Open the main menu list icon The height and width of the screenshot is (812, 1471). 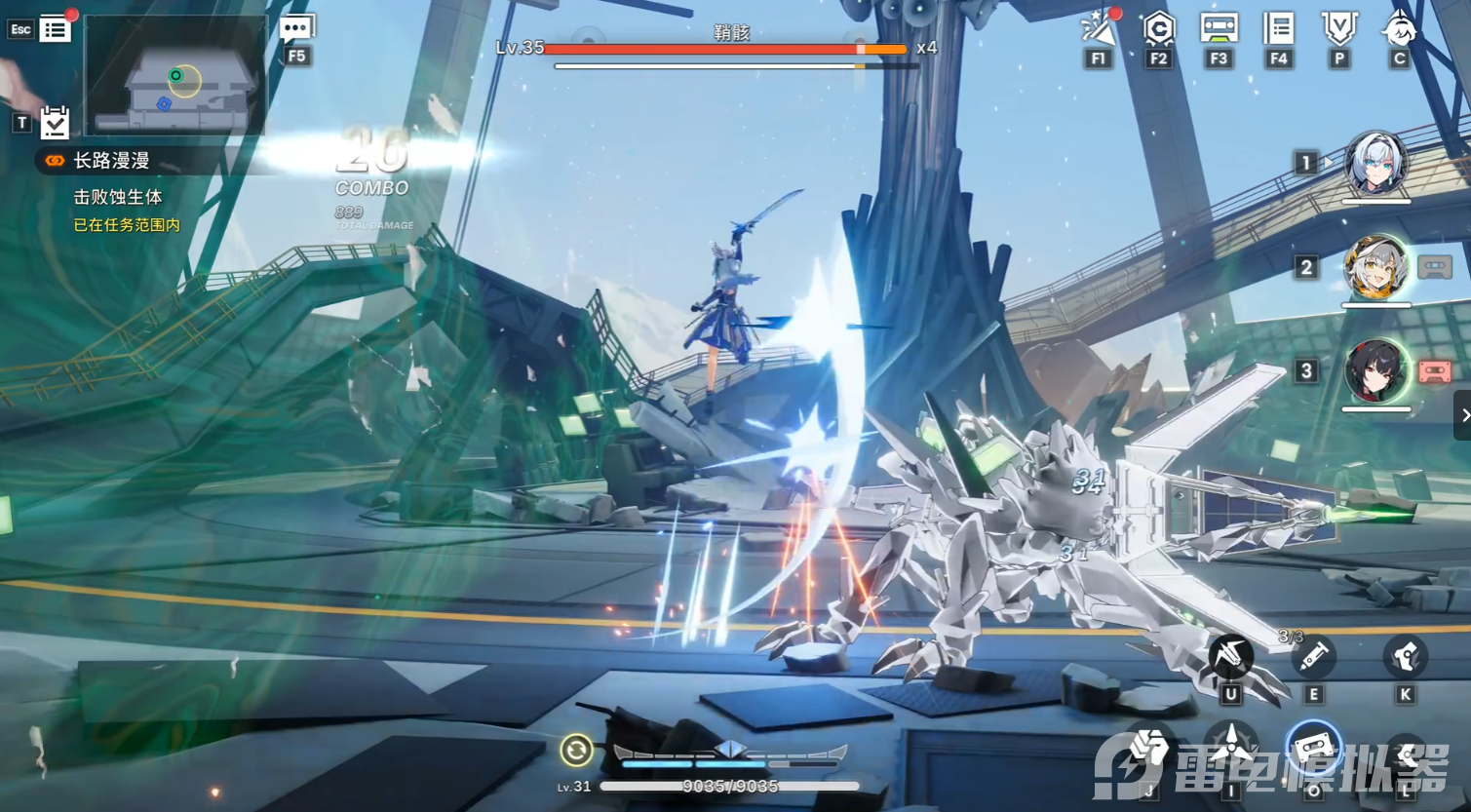pos(56,29)
